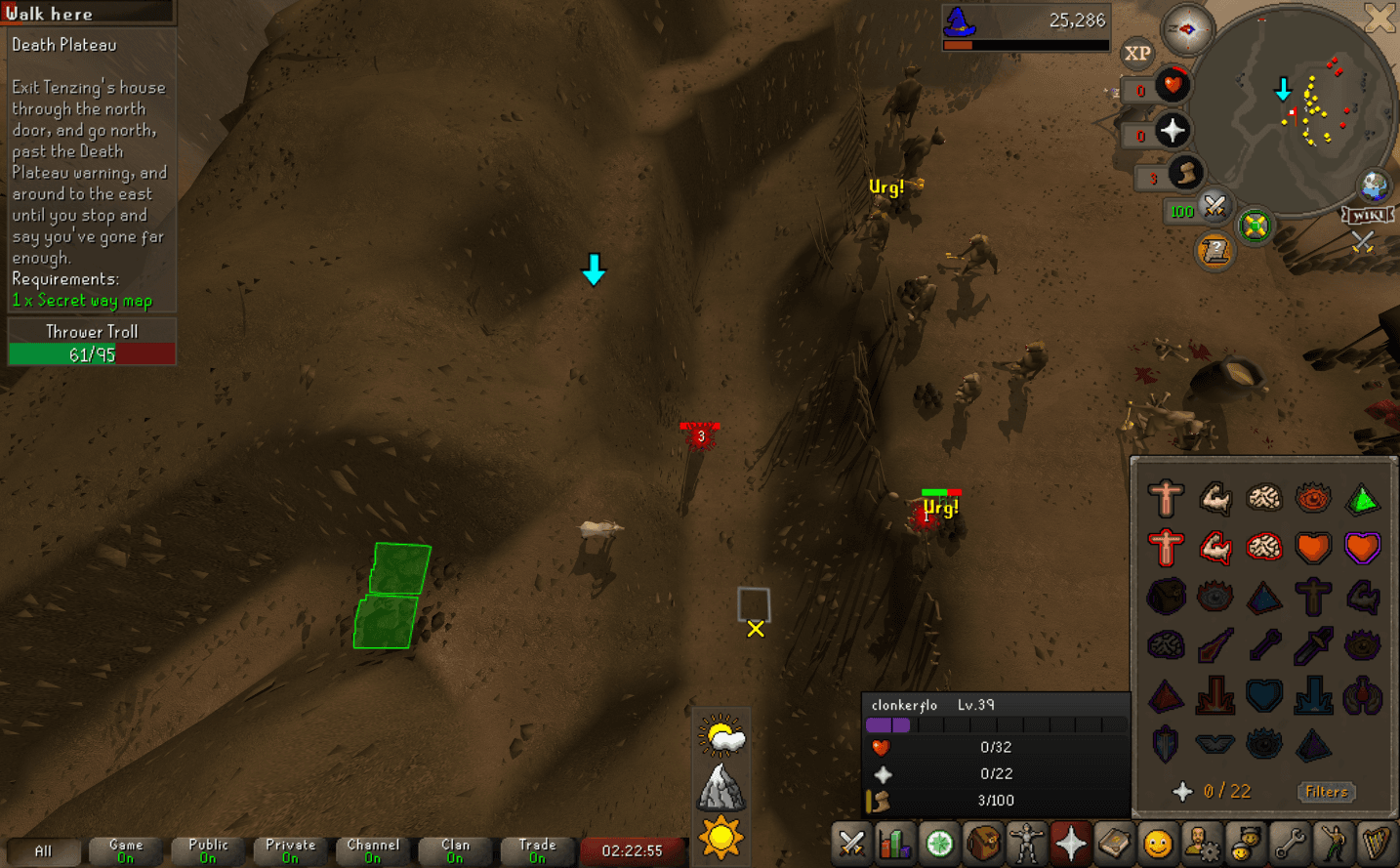Image resolution: width=1400 pixels, height=868 pixels.
Task: Click the session timer in the chat bar
Action: (634, 850)
